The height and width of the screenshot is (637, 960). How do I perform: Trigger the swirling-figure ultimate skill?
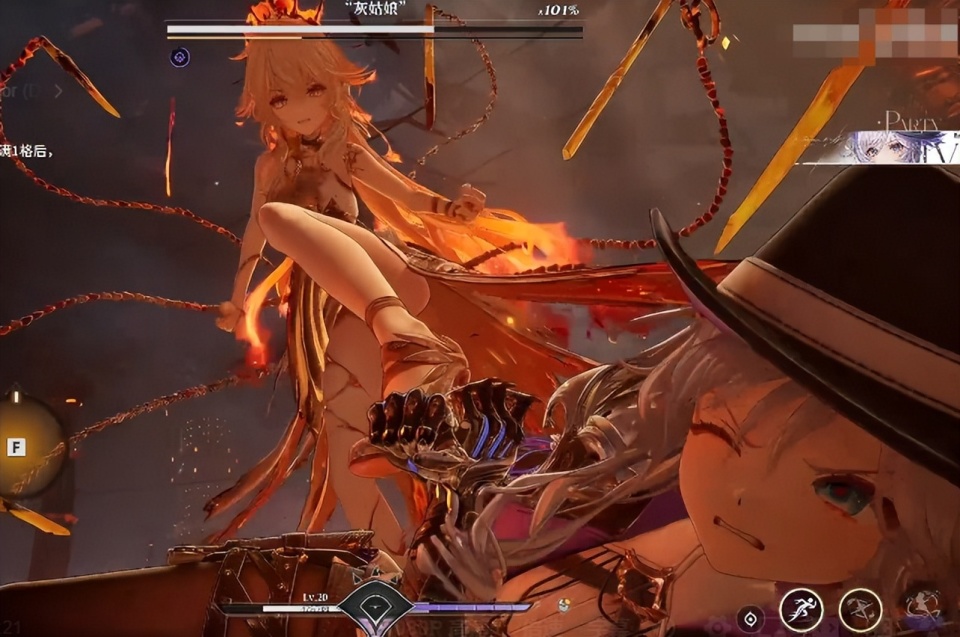[922, 605]
